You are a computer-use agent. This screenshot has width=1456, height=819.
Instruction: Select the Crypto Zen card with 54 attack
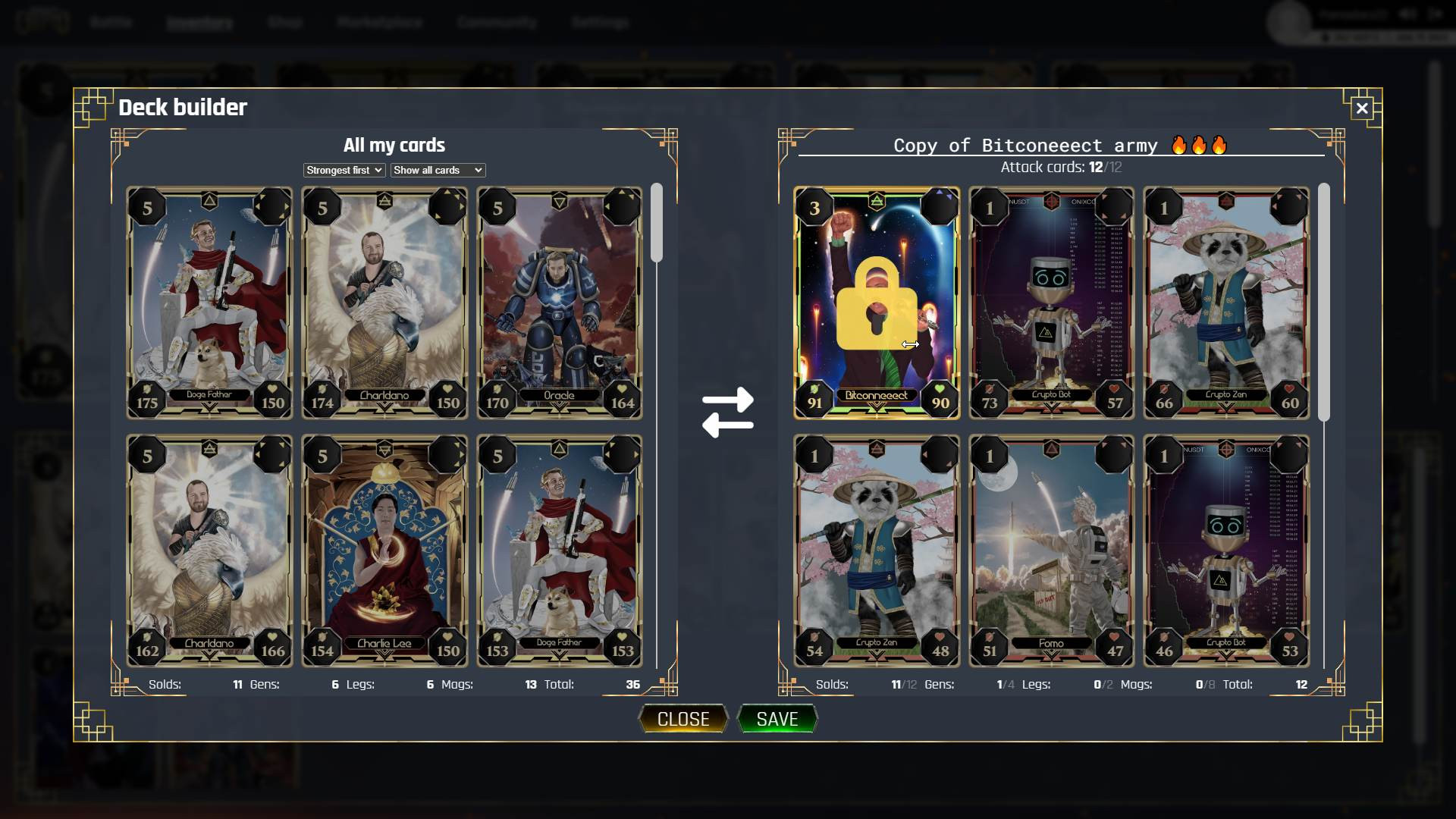click(877, 551)
